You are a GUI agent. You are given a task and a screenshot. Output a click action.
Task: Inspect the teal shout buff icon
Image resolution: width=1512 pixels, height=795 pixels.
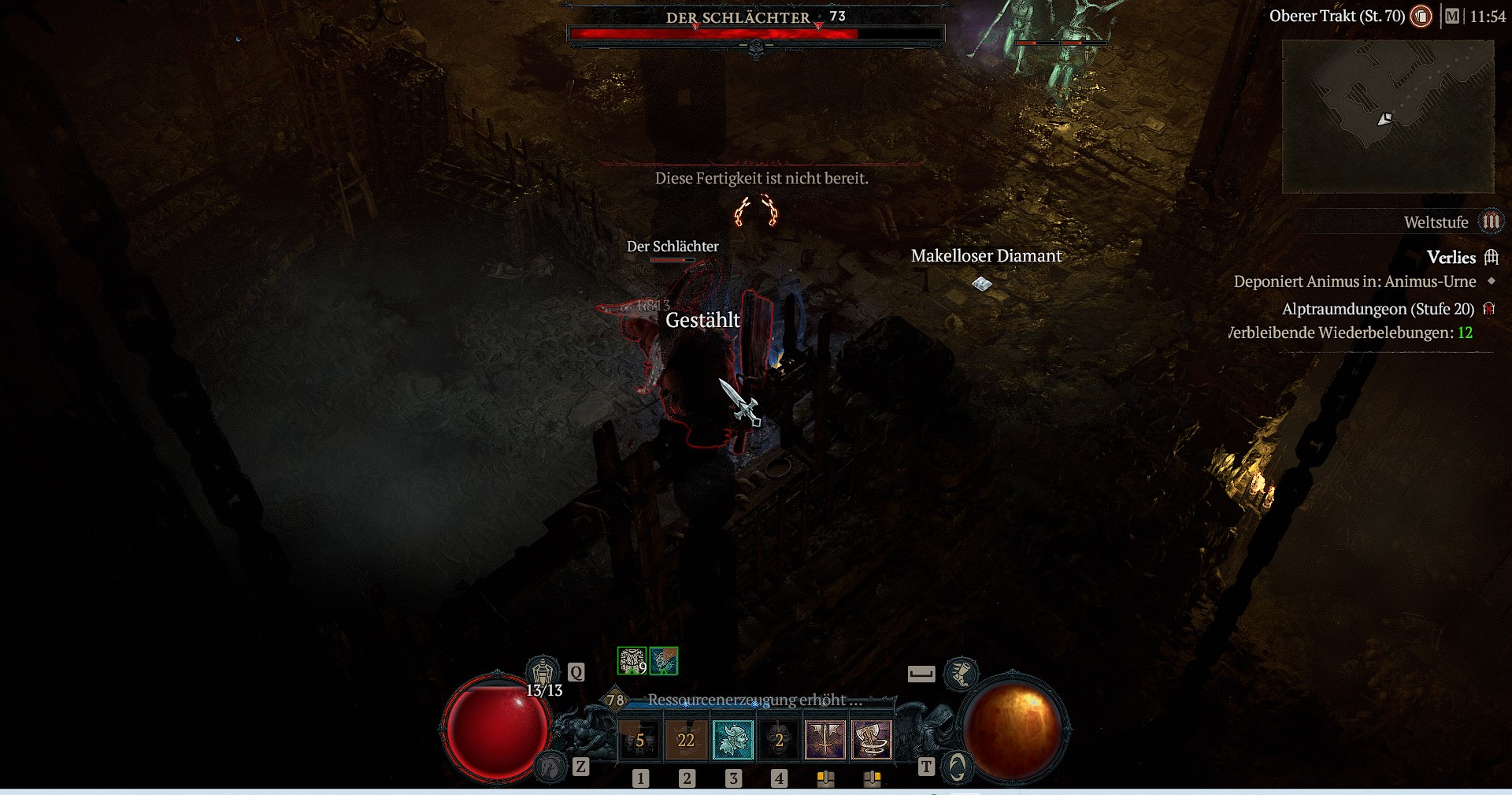point(664,661)
